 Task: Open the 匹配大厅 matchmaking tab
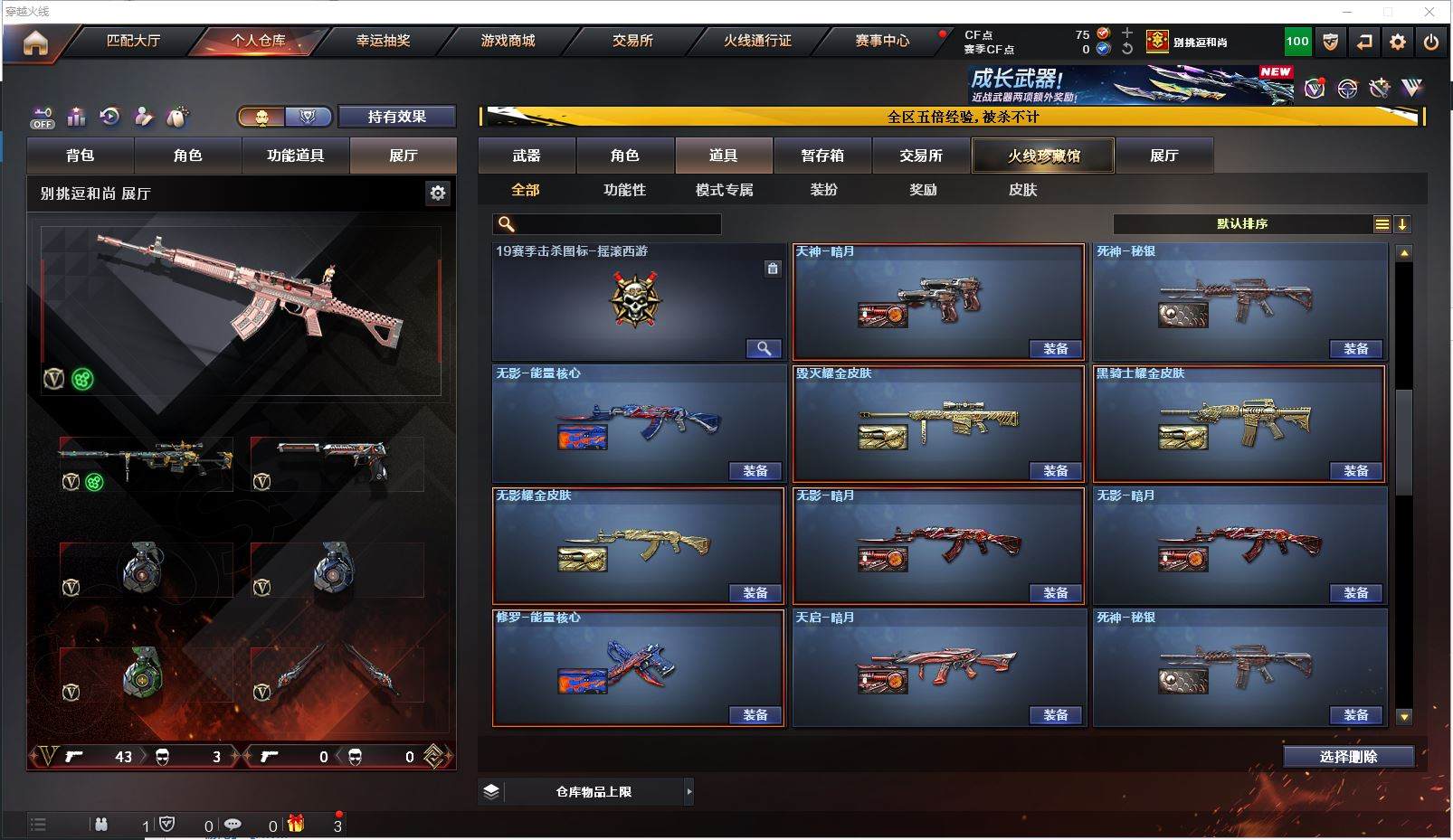(x=133, y=41)
